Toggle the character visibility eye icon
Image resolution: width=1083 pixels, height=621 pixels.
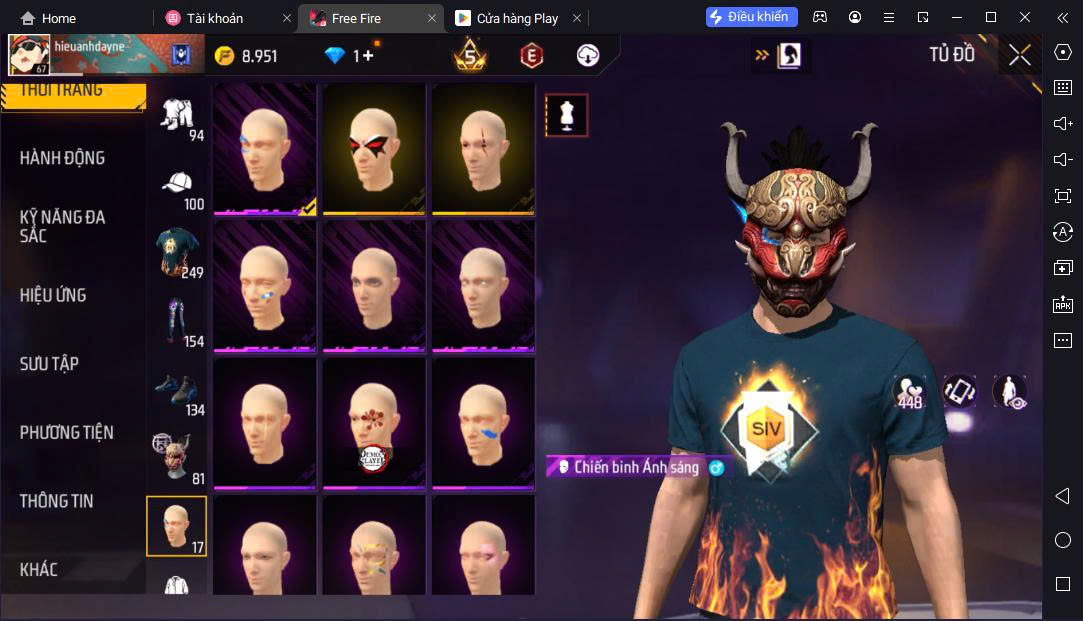tap(1009, 392)
